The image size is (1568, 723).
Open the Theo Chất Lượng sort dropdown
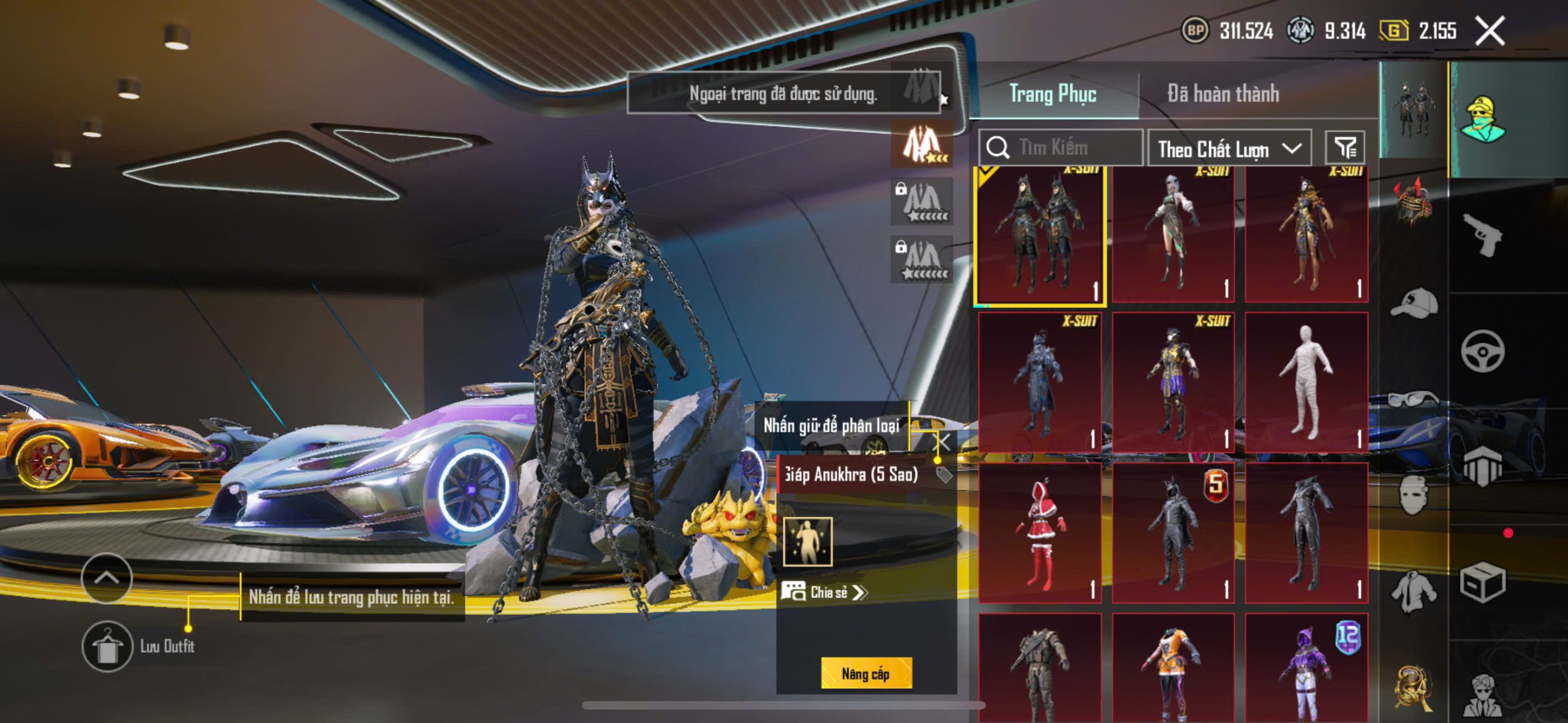(1229, 148)
